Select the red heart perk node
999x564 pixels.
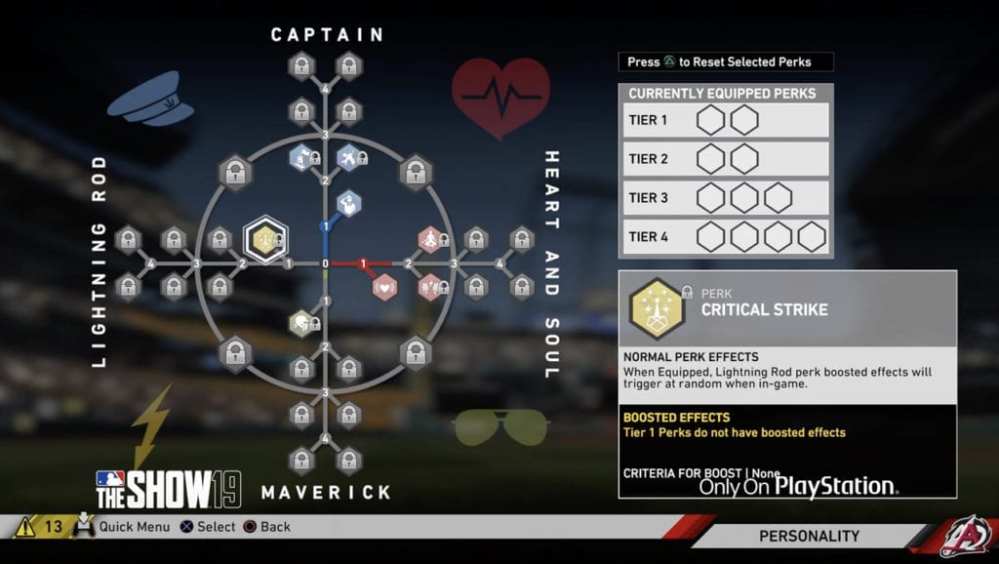click(x=385, y=287)
